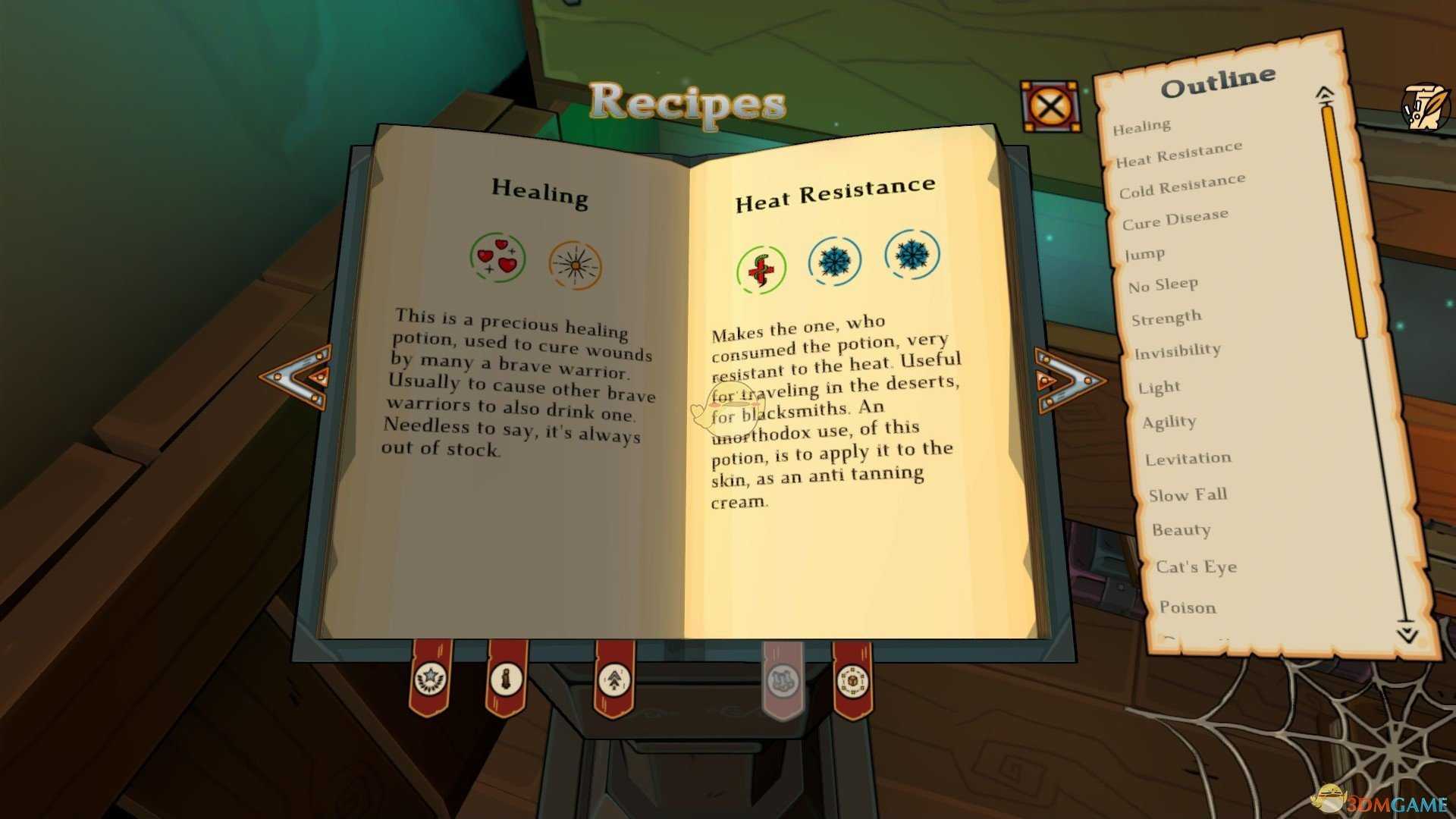1456x819 pixels.
Task: Select the hearts ingredient icon under Healing
Action: pyautogui.click(x=497, y=257)
